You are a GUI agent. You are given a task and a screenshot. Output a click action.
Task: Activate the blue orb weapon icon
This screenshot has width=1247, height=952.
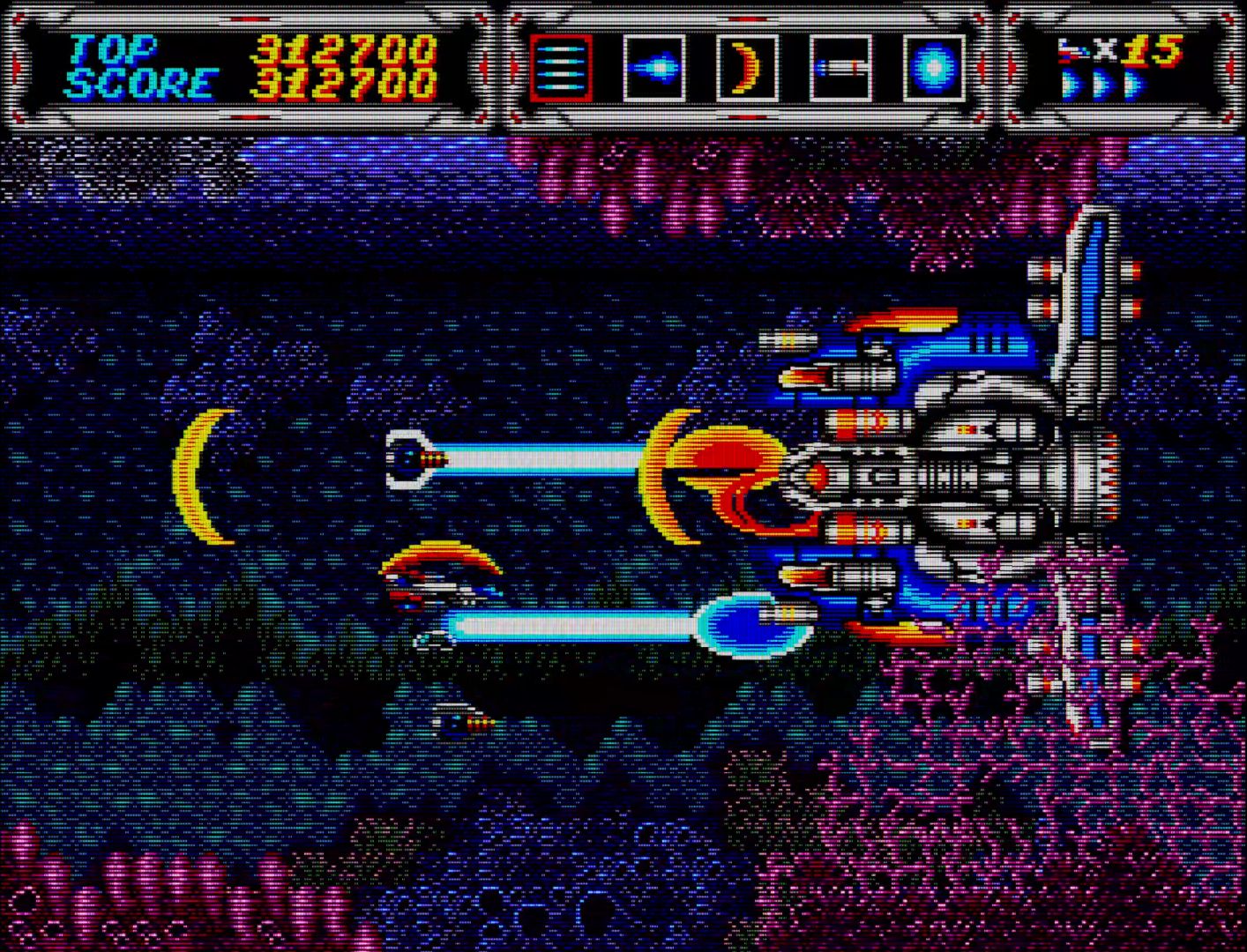coord(934,68)
